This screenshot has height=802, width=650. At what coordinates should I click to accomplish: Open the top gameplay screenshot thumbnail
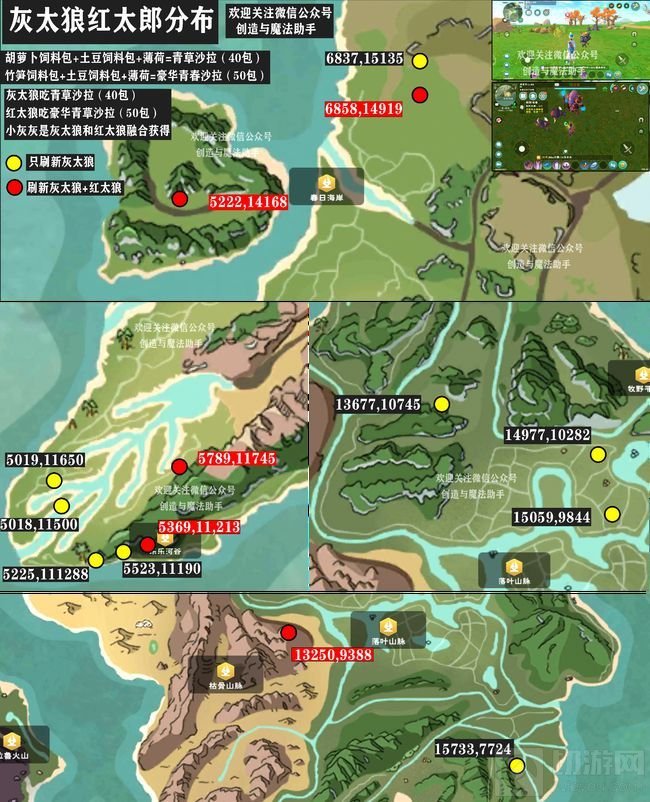(x=569, y=40)
